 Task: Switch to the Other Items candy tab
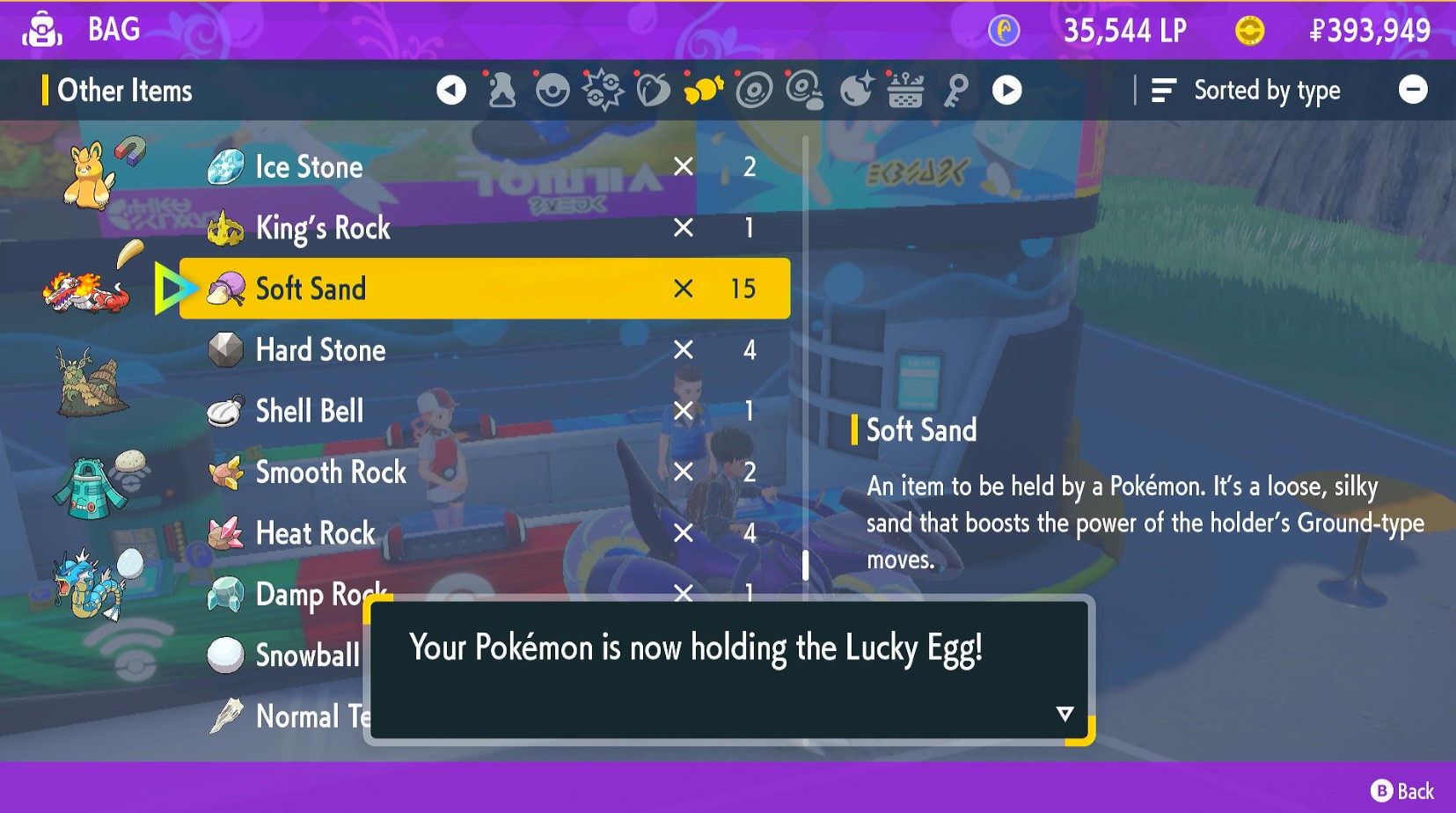[703, 89]
